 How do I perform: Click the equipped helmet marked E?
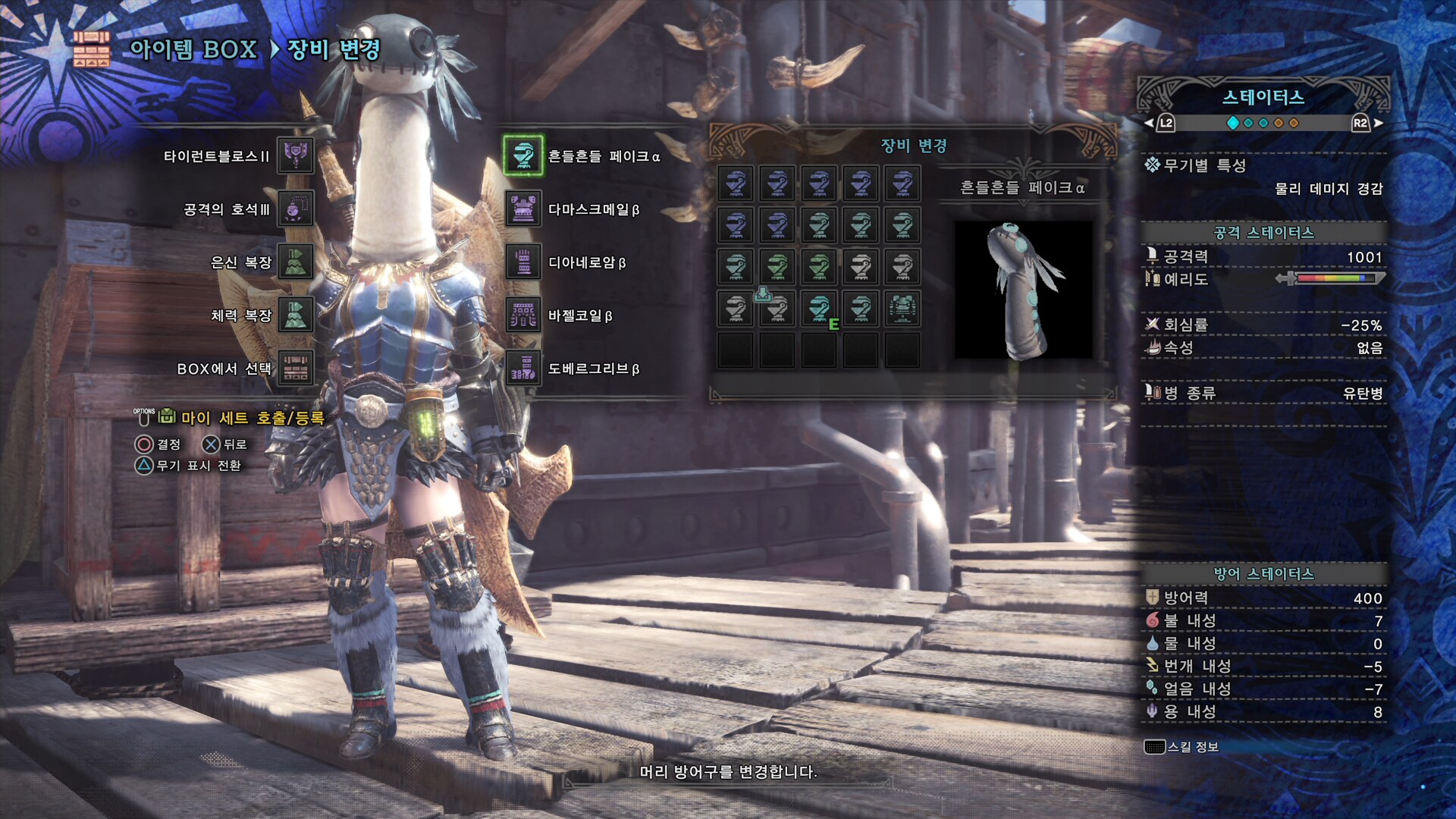coord(819,309)
